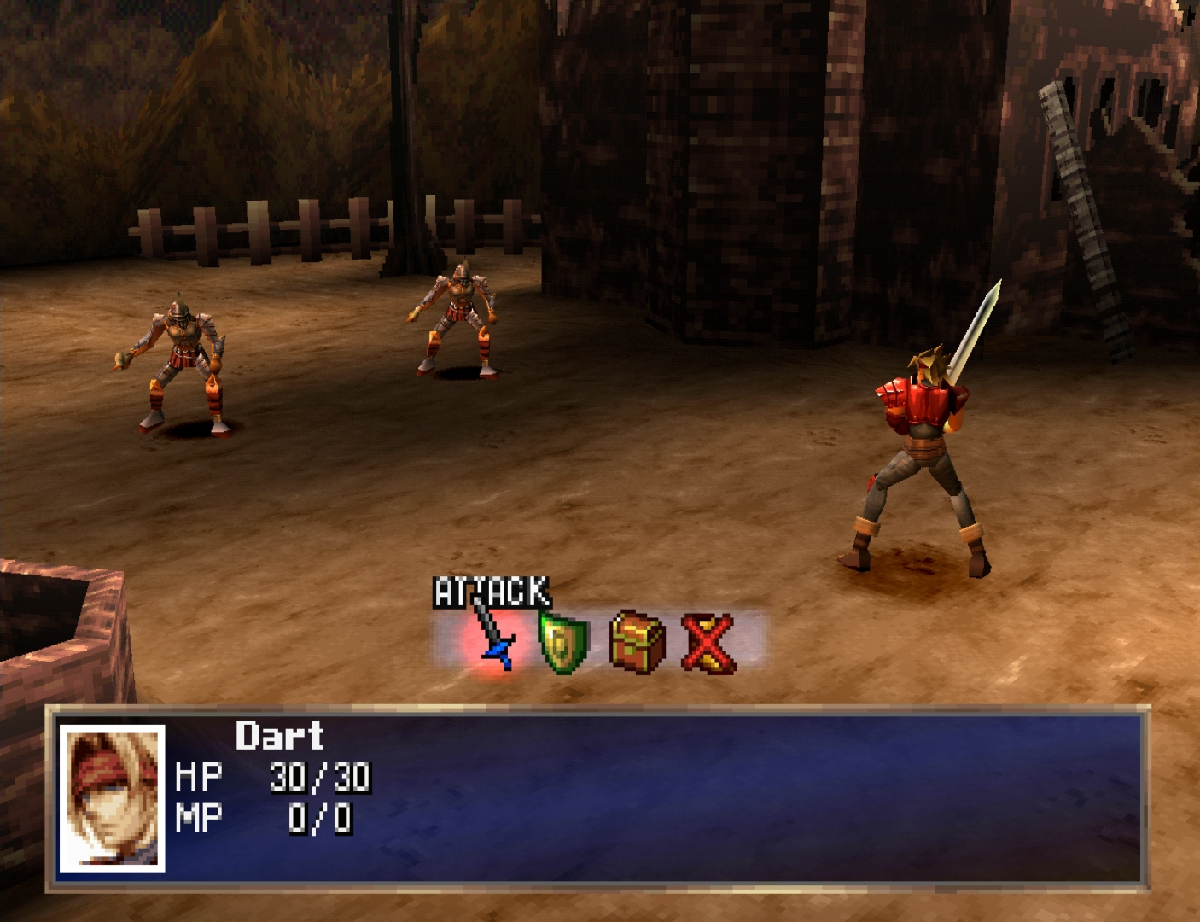Click Dart's character portrait
This screenshot has width=1200, height=922.
112,798
